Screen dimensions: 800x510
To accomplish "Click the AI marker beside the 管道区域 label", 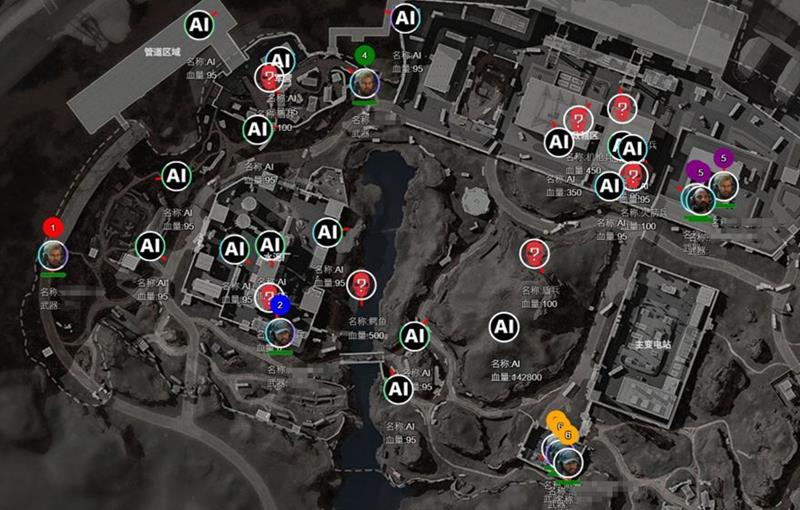I will point(199,24).
